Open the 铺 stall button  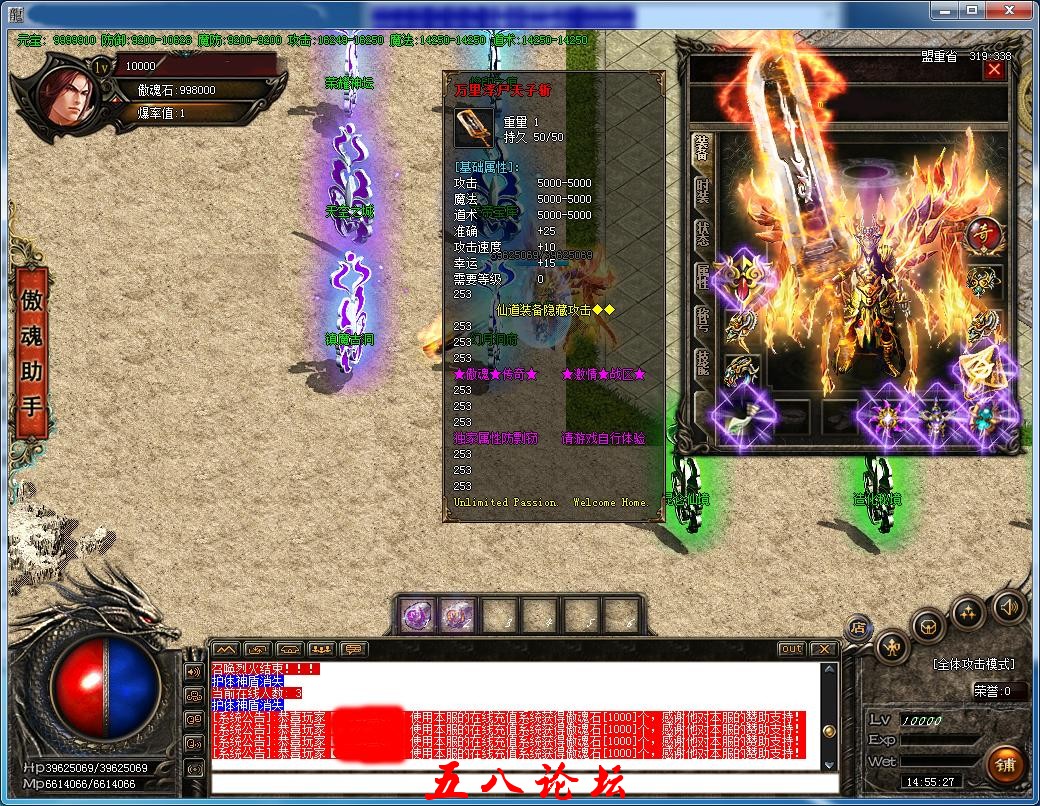[x=1003, y=765]
